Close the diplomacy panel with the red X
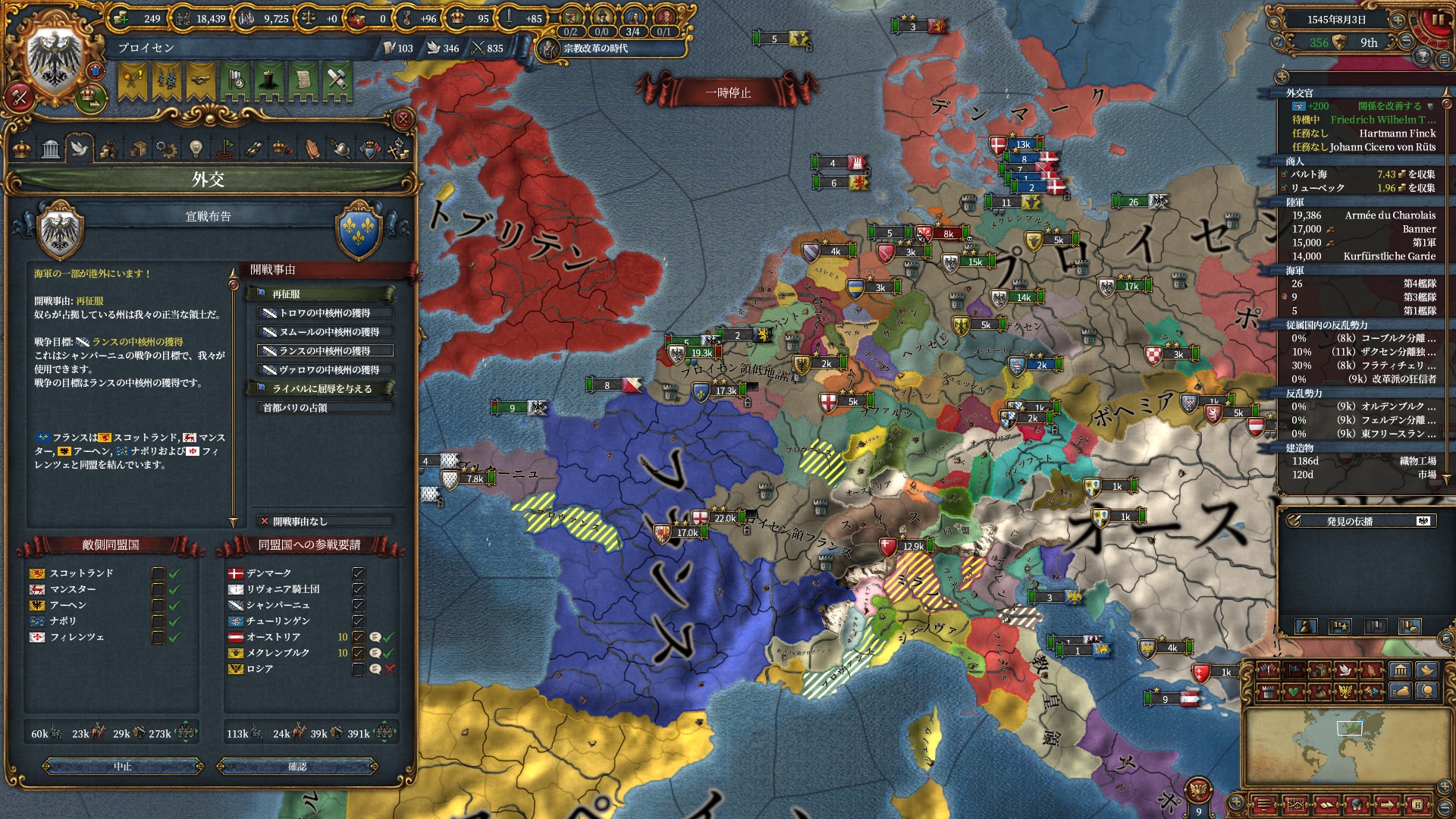The image size is (1456, 819). tap(403, 119)
